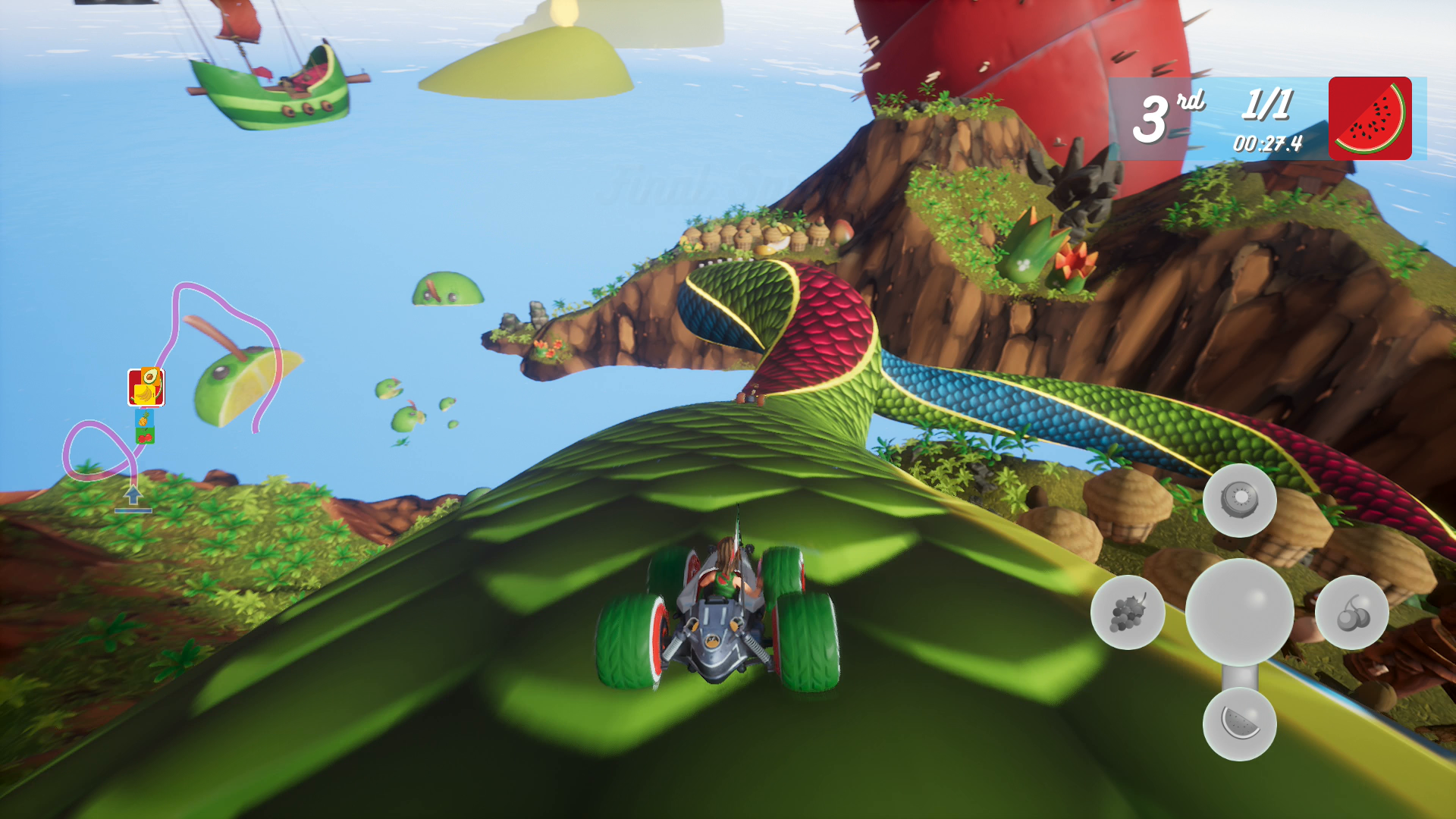
Task: Tap the central joystick thumb
Action: (1241, 613)
